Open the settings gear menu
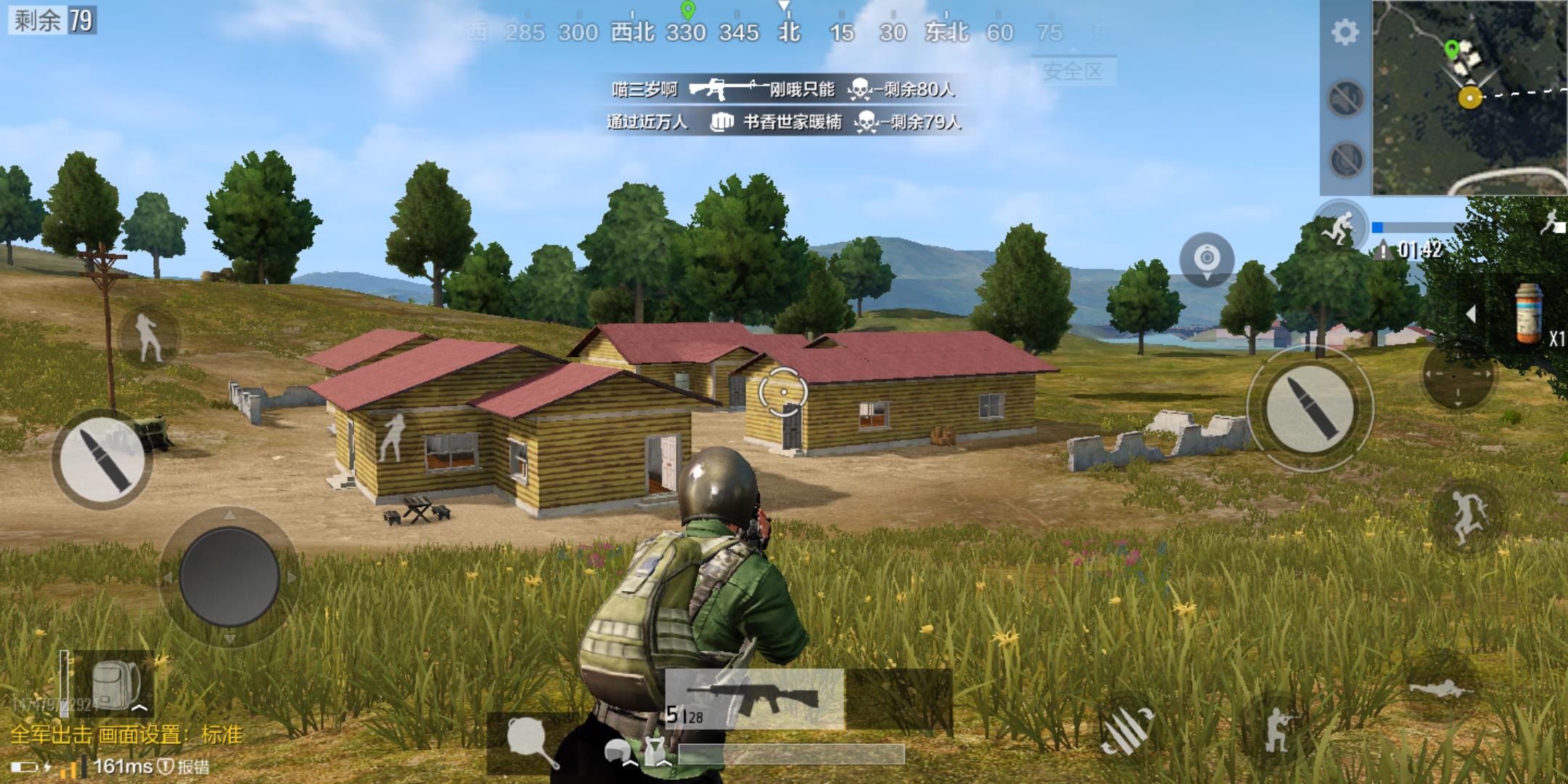1568x784 pixels. (1344, 33)
